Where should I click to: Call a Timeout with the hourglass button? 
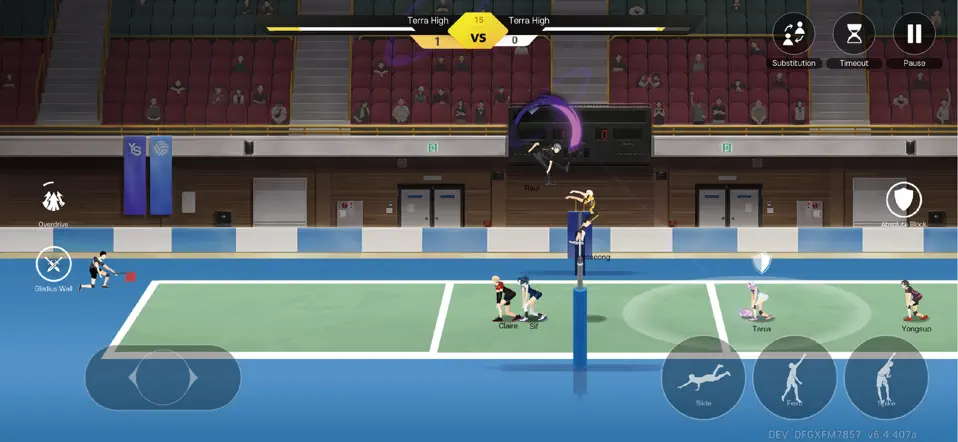[x=853, y=35]
